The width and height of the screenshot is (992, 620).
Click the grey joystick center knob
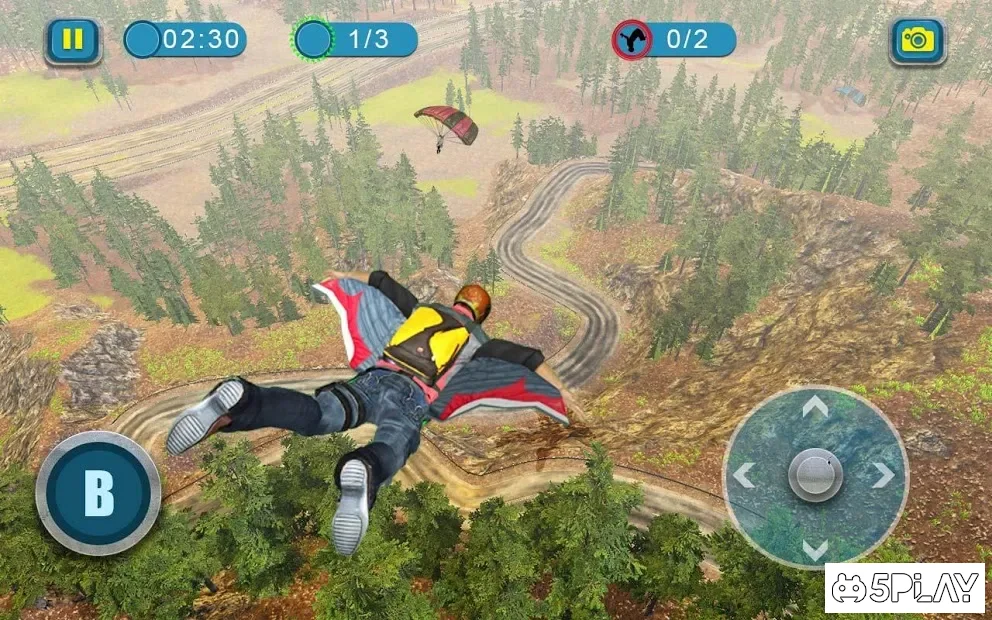click(x=815, y=474)
